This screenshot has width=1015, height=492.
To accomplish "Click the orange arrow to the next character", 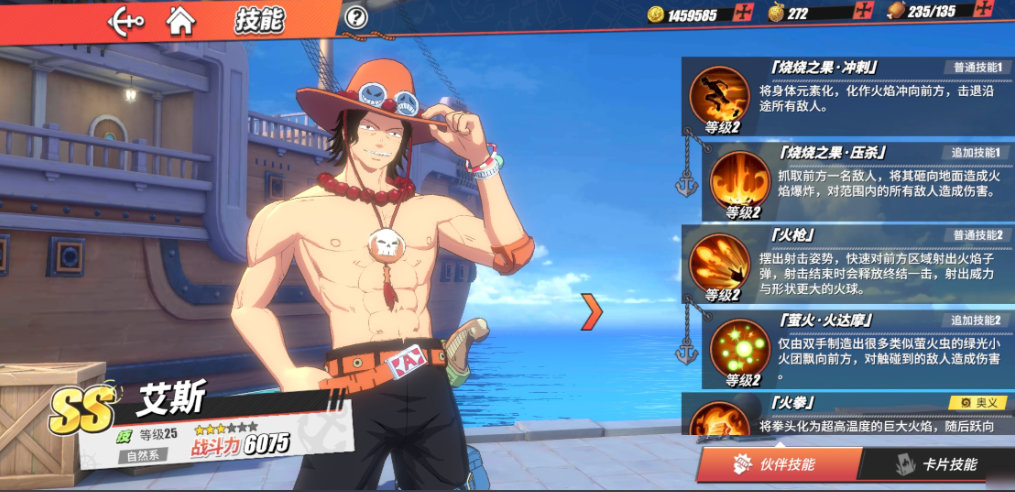I will [x=593, y=312].
